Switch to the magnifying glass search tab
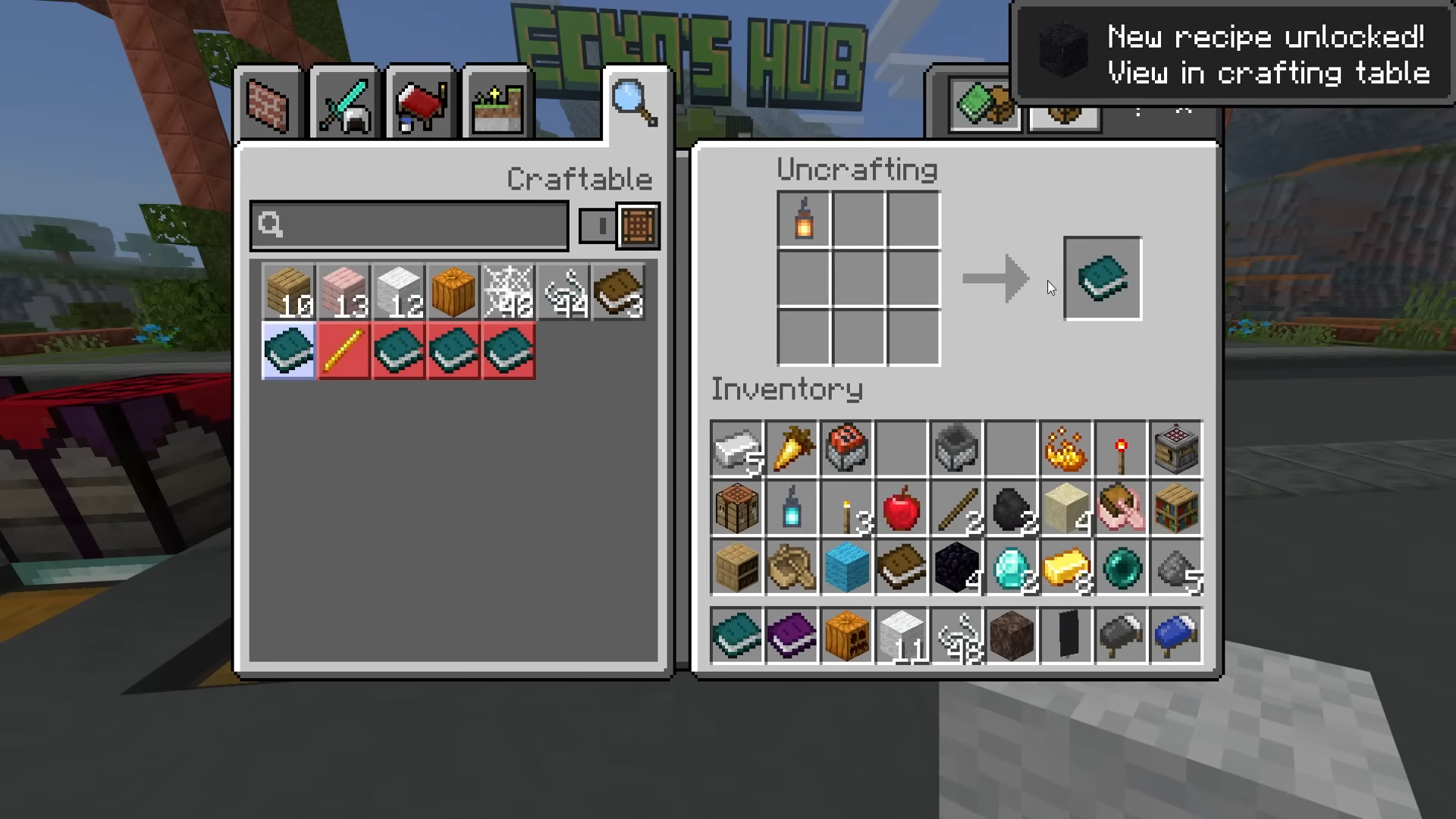This screenshot has width=1456, height=819. 635,102
